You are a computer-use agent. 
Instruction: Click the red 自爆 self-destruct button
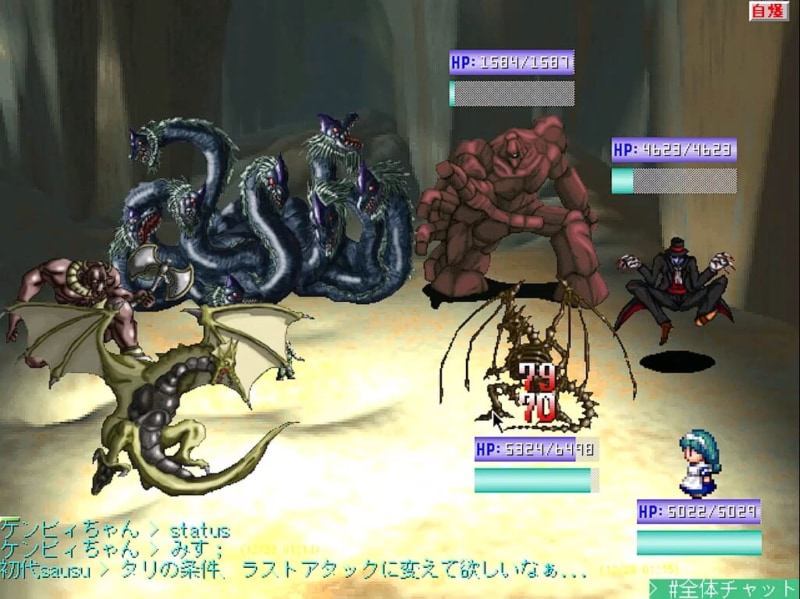coord(769,11)
